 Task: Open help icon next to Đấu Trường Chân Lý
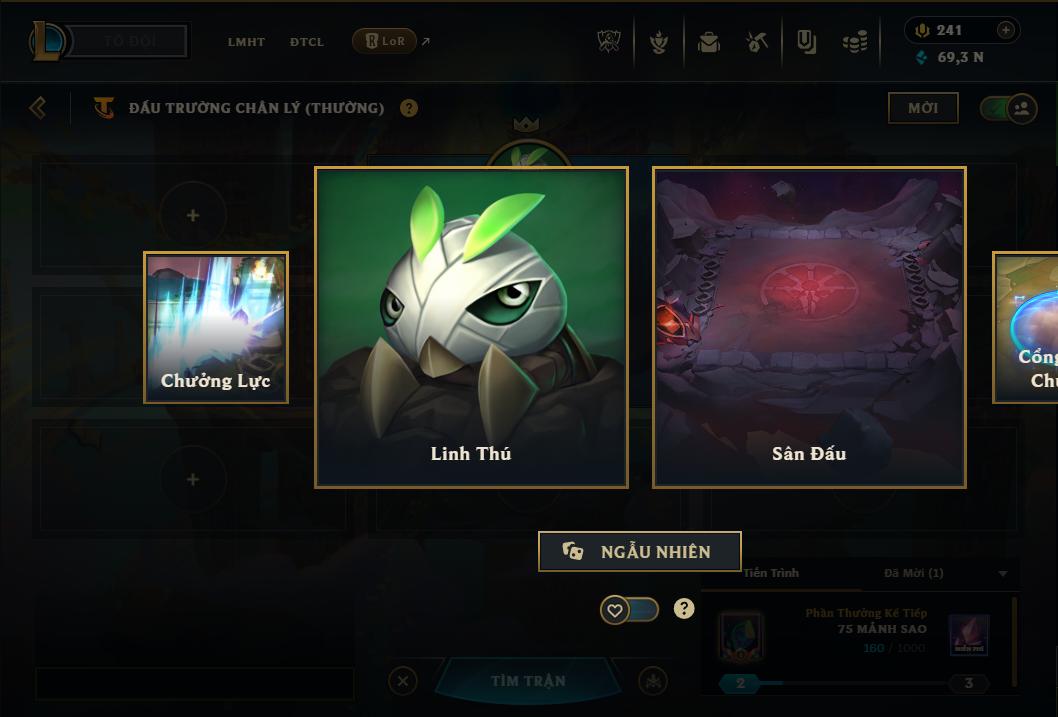[x=409, y=108]
